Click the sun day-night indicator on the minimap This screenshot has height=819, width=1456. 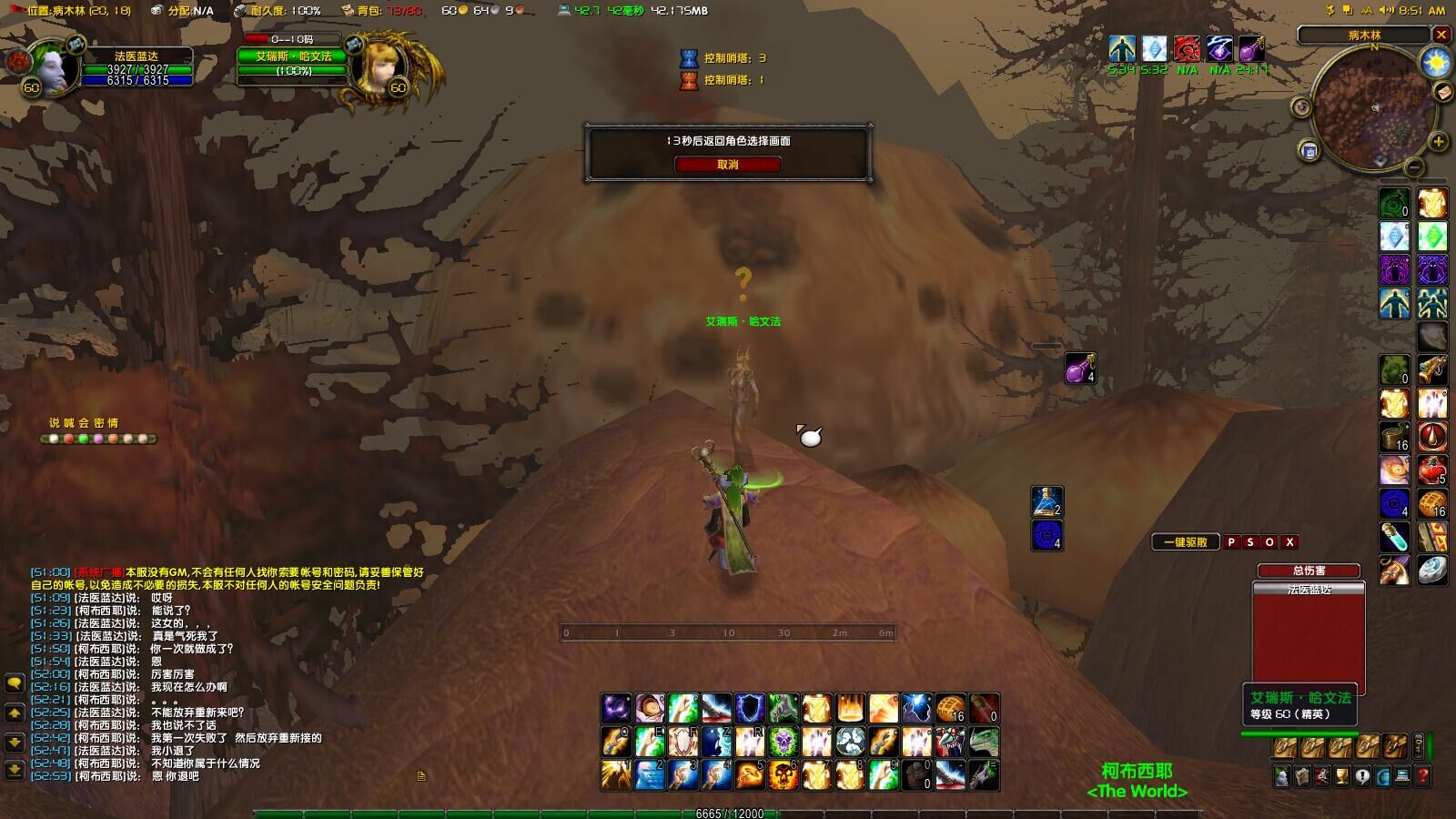(x=1435, y=63)
